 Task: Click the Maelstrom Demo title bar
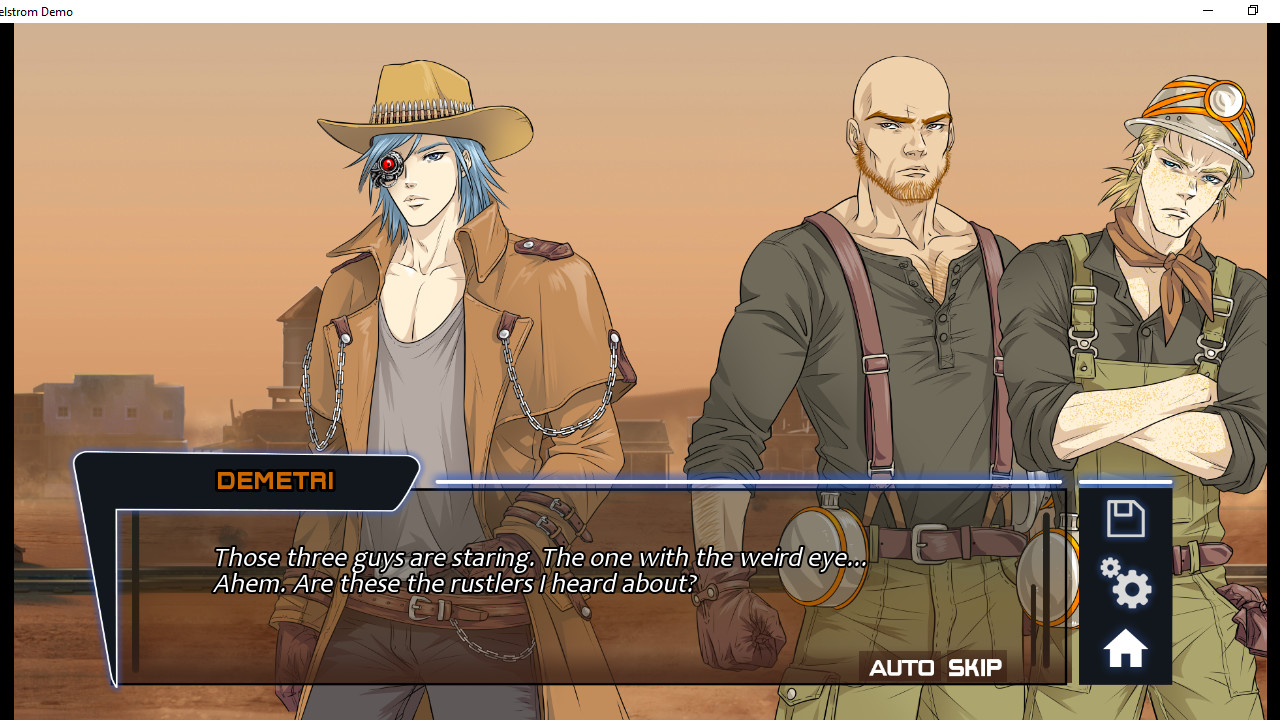[37, 11]
